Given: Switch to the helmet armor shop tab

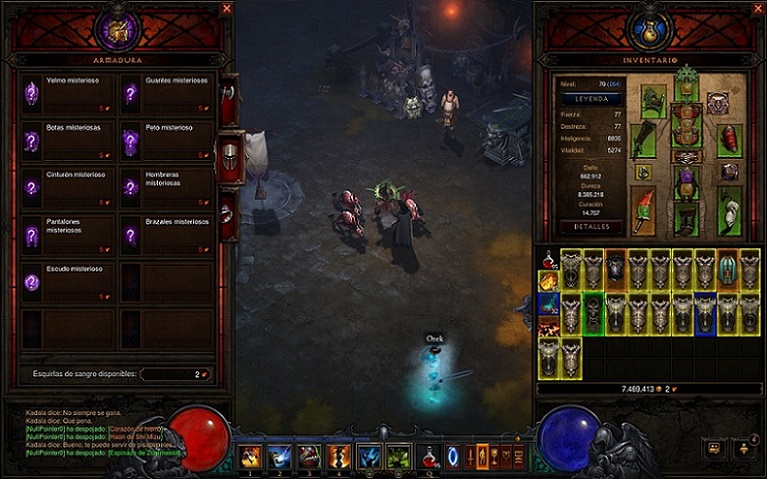Looking at the screenshot, I should [229, 157].
